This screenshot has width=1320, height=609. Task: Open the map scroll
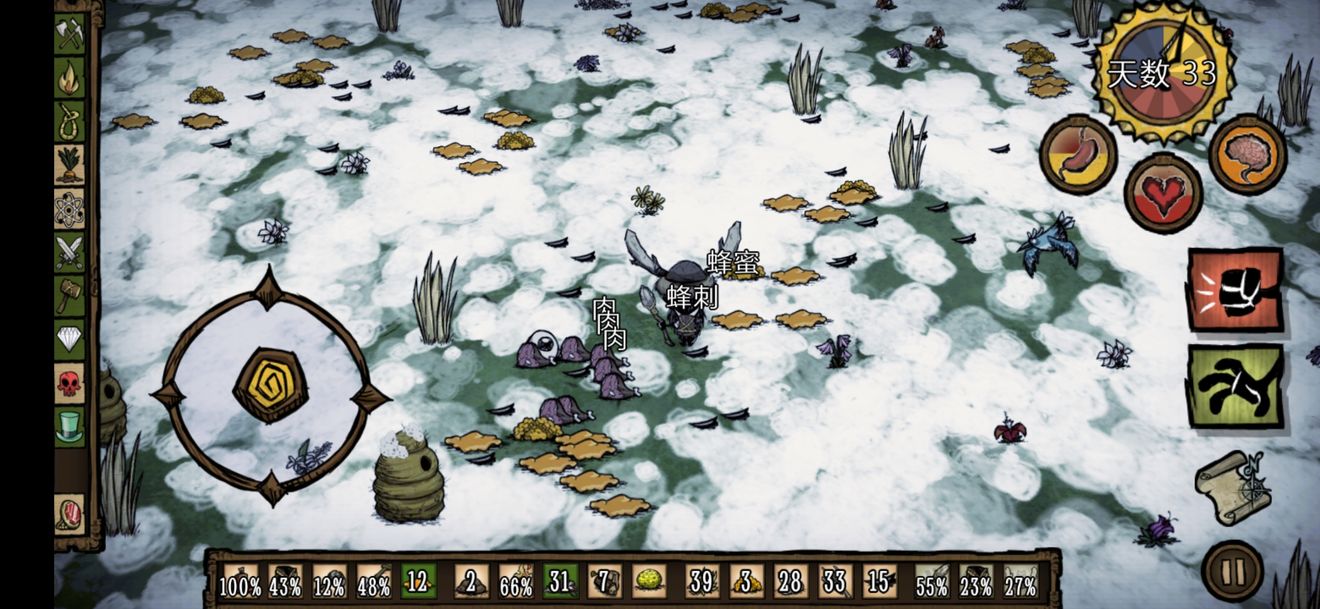1233,486
